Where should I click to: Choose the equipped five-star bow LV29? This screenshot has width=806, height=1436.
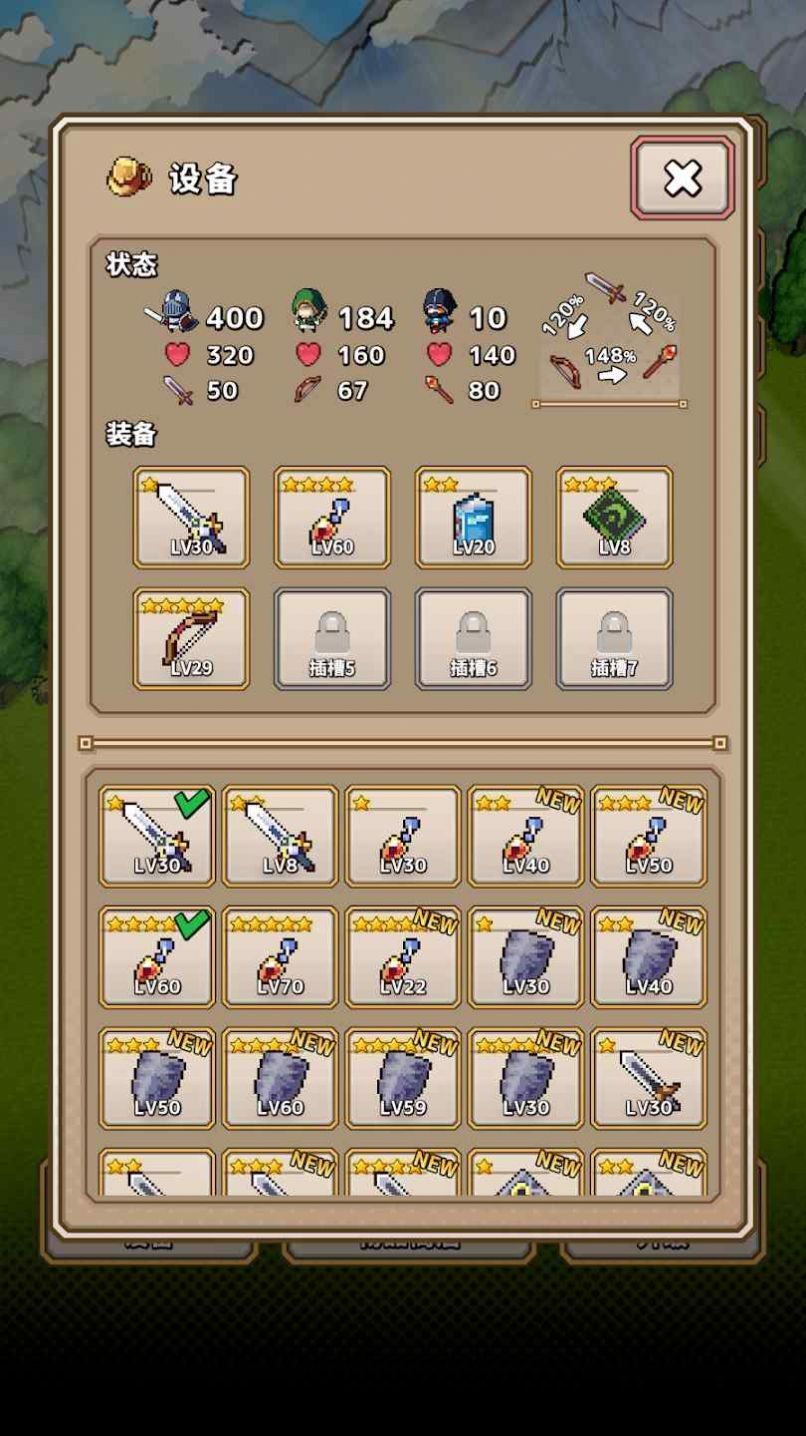(x=191, y=638)
